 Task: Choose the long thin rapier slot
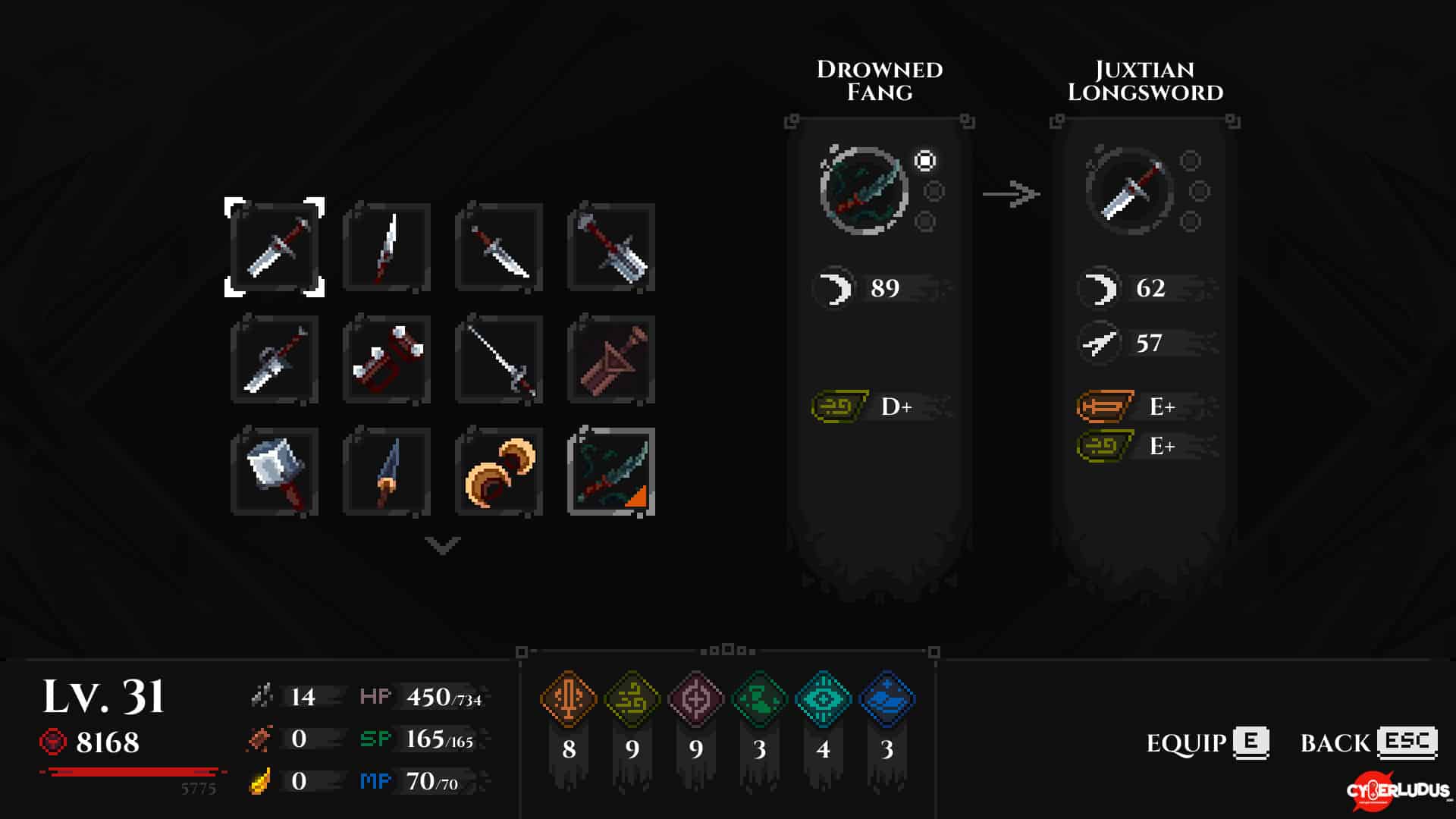coord(499,359)
